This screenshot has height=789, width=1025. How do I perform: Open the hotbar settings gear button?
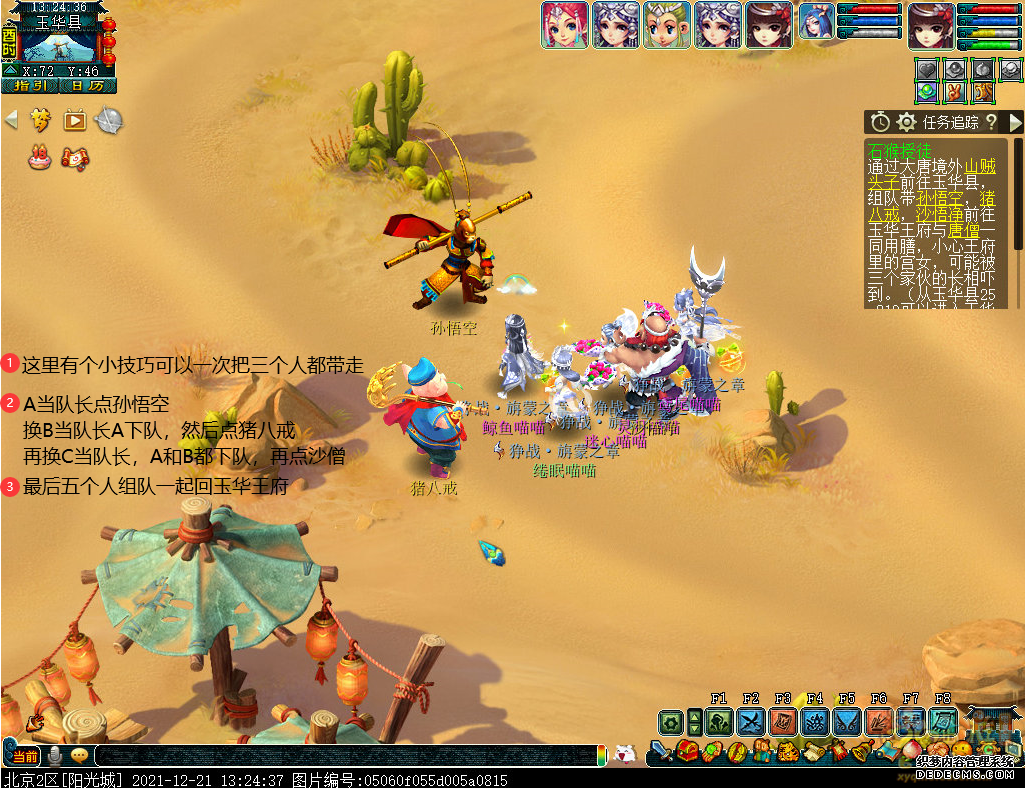pos(670,722)
